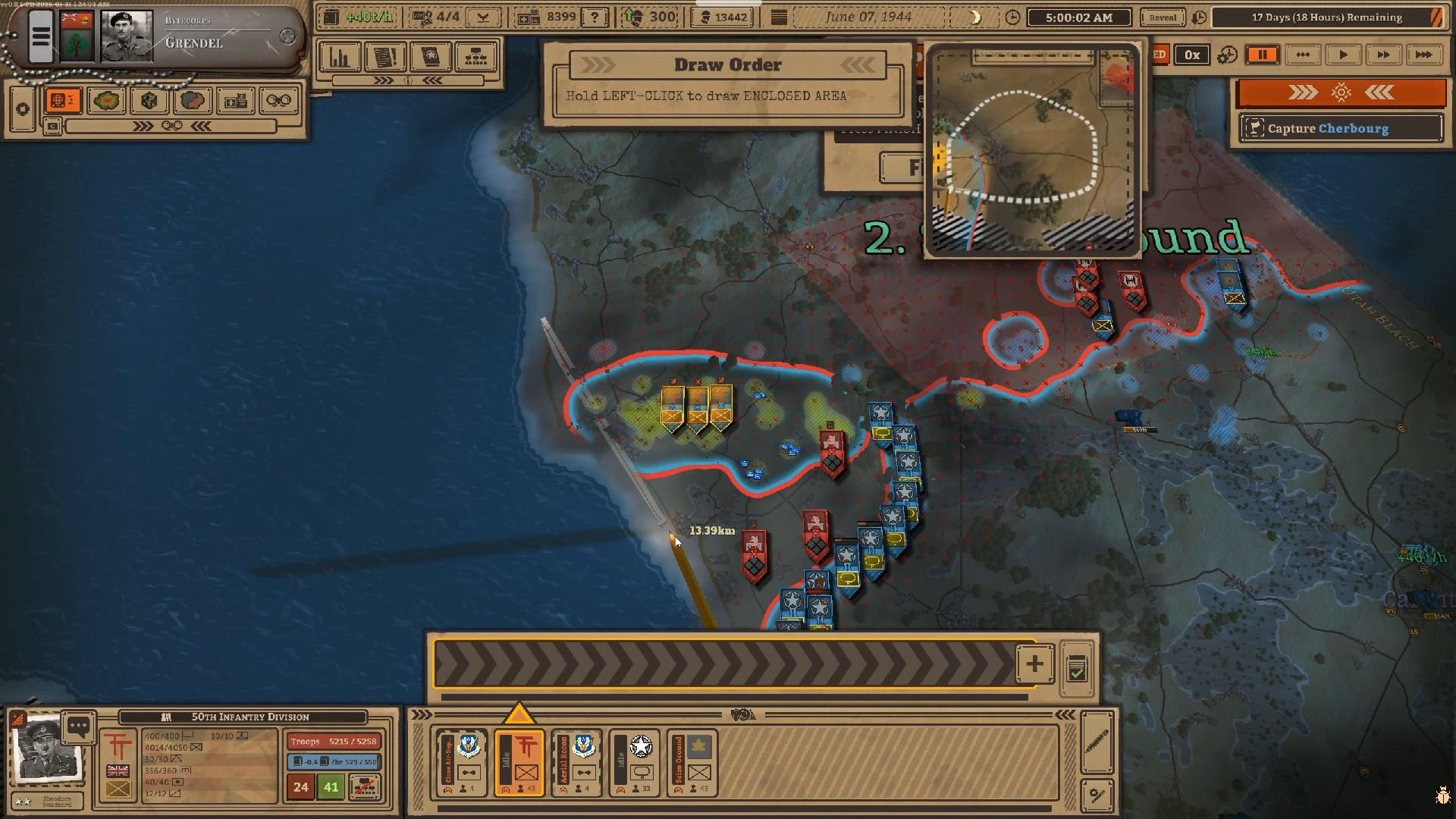The height and width of the screenshot is (819, 1456).
Task: Open the Capture Cherbourg objective
Action: pos(1341,128)
